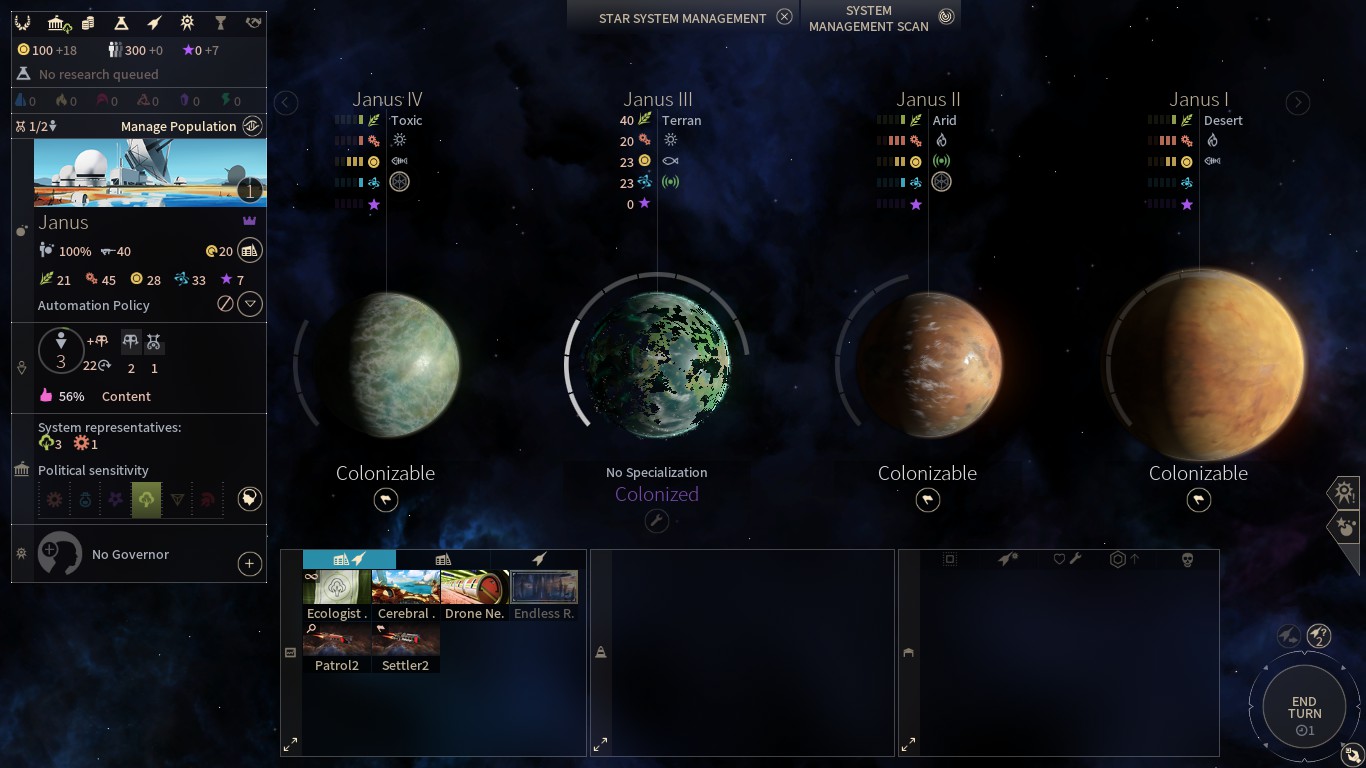Go to the previous star system arrow
This screenshot has height=768, width=1366.
(286, 102)
